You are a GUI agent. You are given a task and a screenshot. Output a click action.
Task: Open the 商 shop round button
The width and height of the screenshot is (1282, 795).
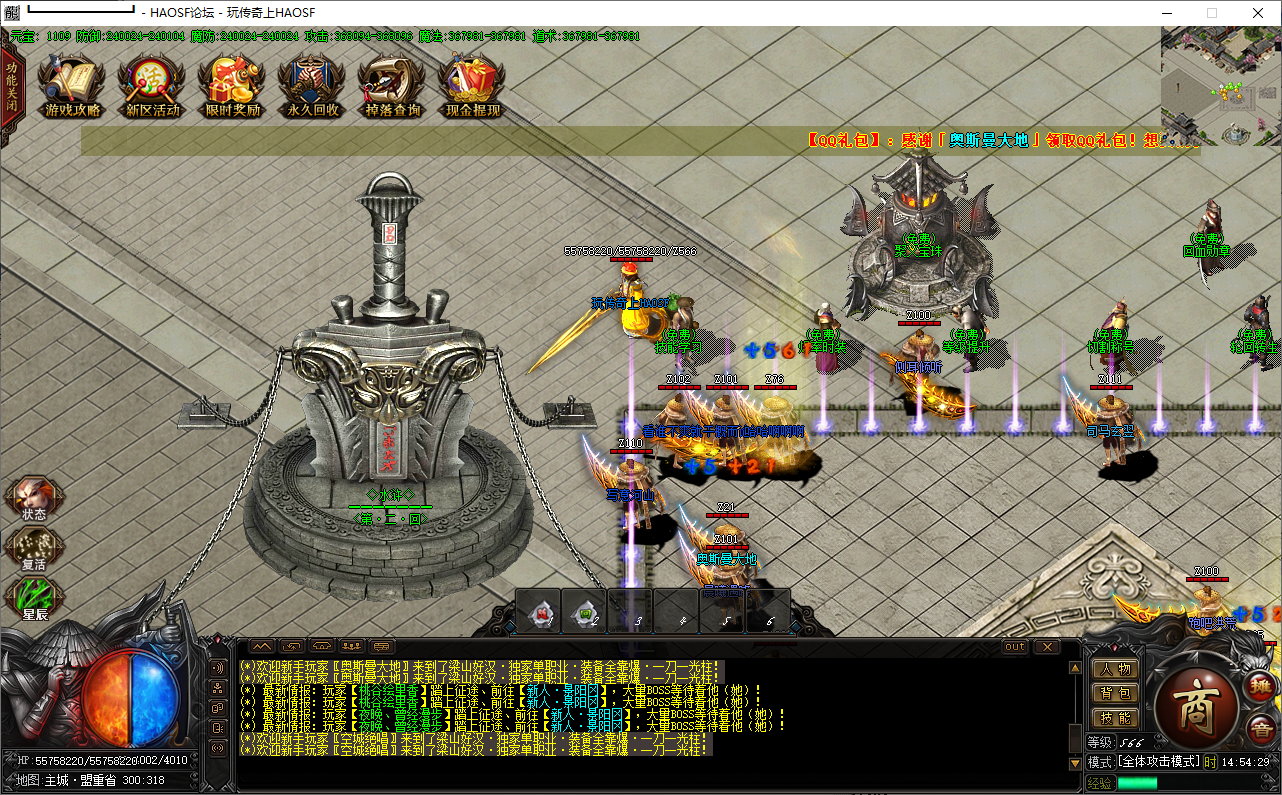click(x=1196, y=696)
